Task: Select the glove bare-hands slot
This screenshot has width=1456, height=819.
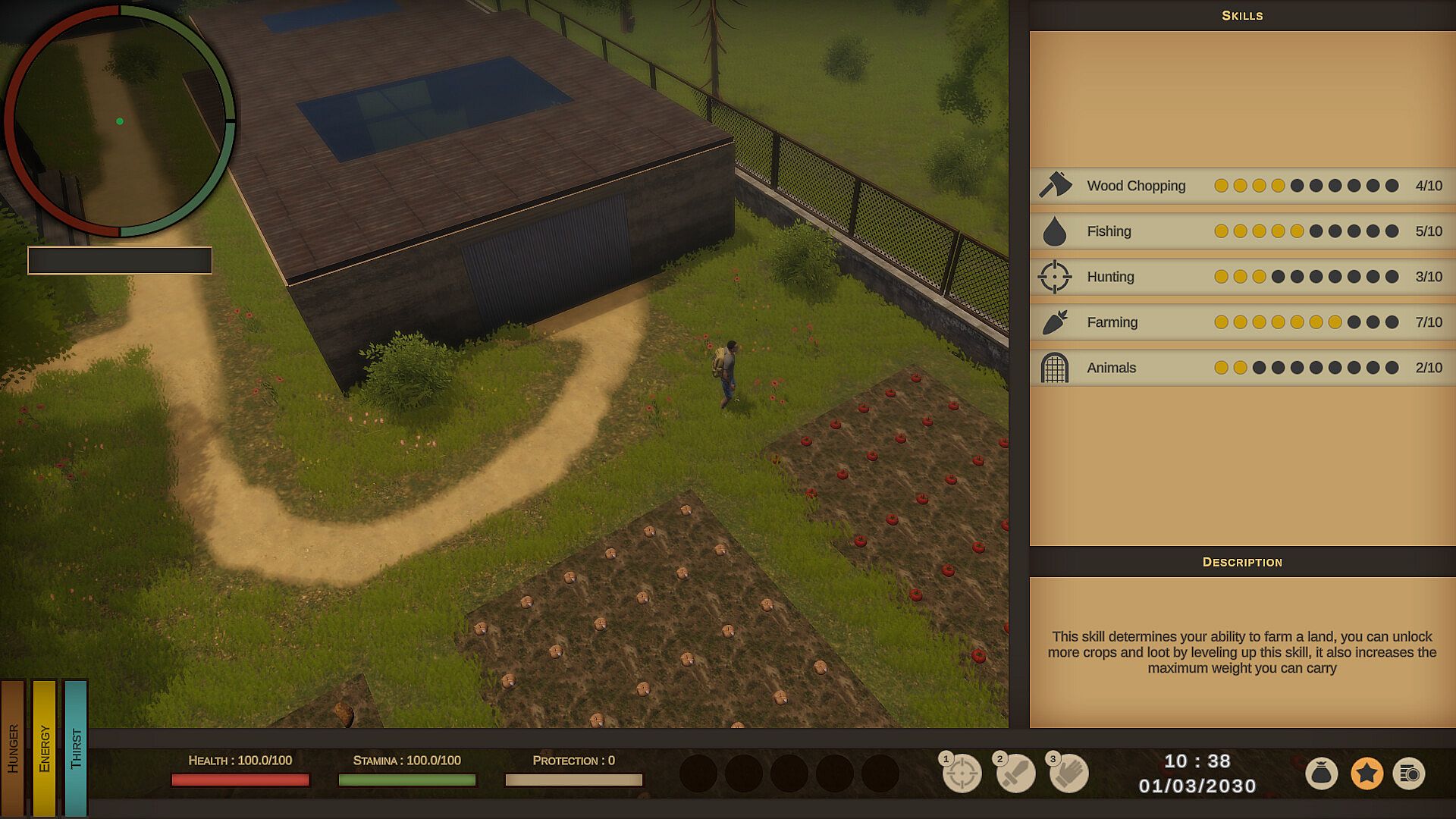Action: pos(1069,773)
